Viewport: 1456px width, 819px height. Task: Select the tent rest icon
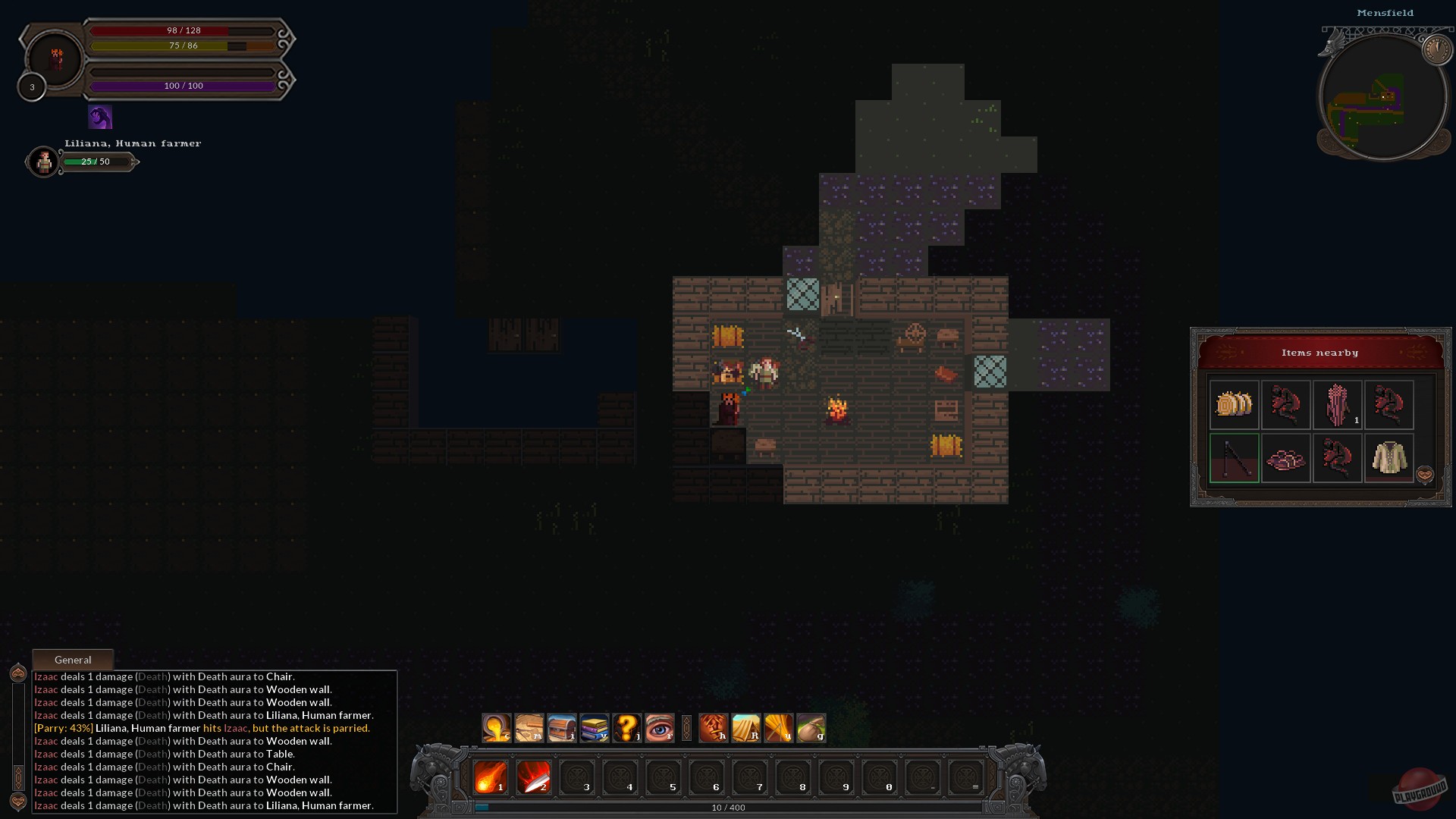tap(746, 728)
